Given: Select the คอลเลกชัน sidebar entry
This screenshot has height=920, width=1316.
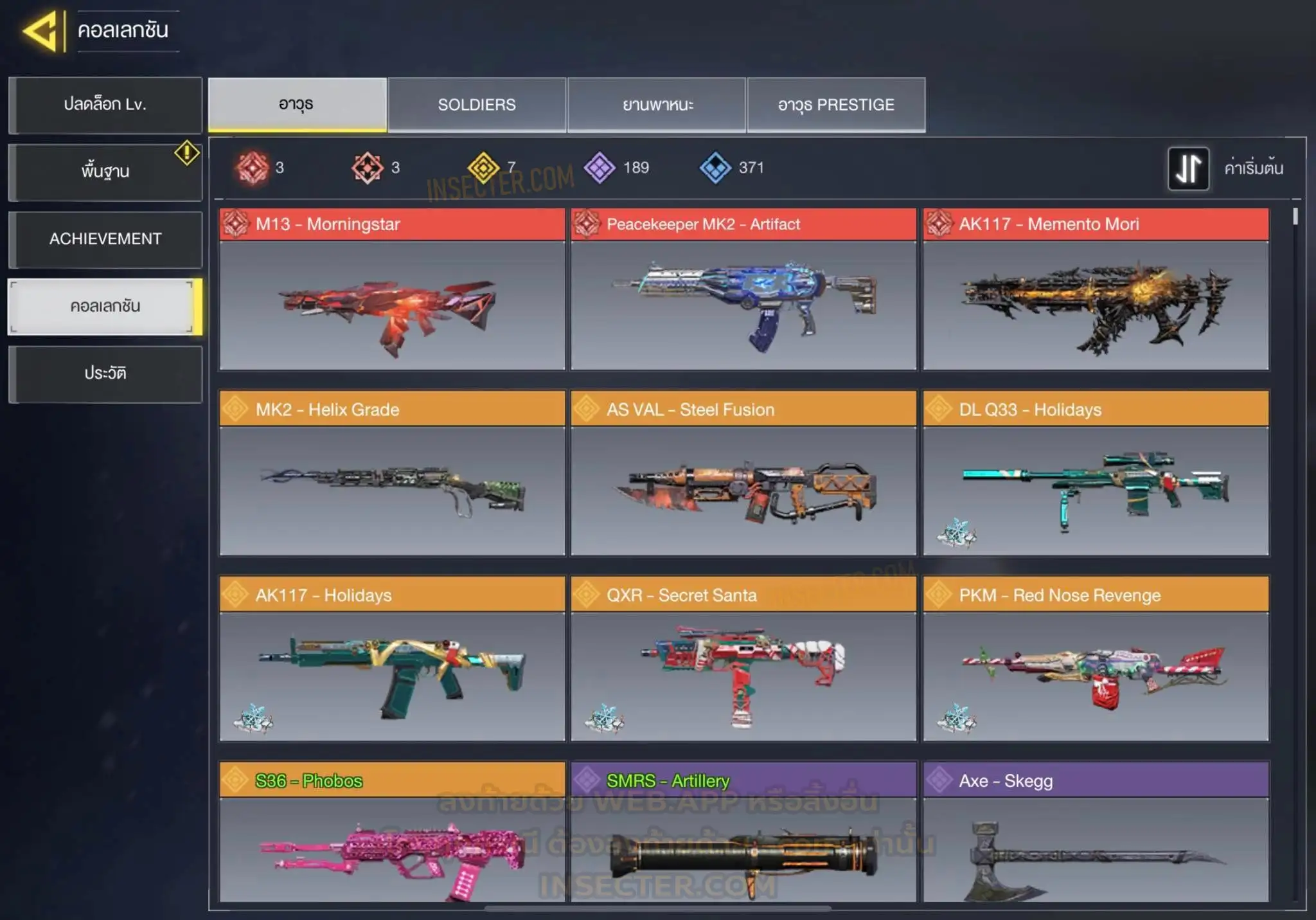Looking at the screenshot, I should (105, 307).
